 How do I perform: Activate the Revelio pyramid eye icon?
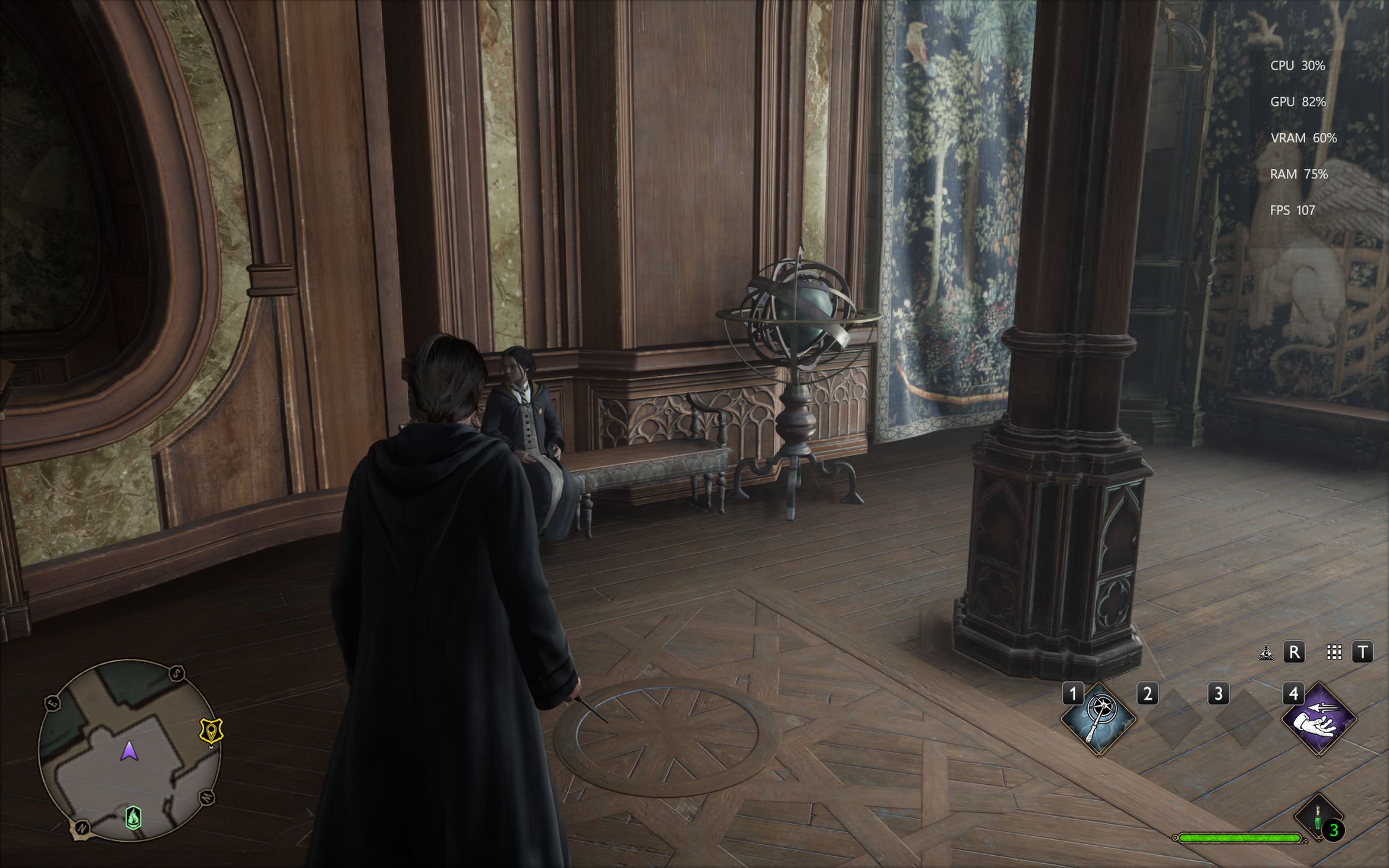click(1266, 653)
